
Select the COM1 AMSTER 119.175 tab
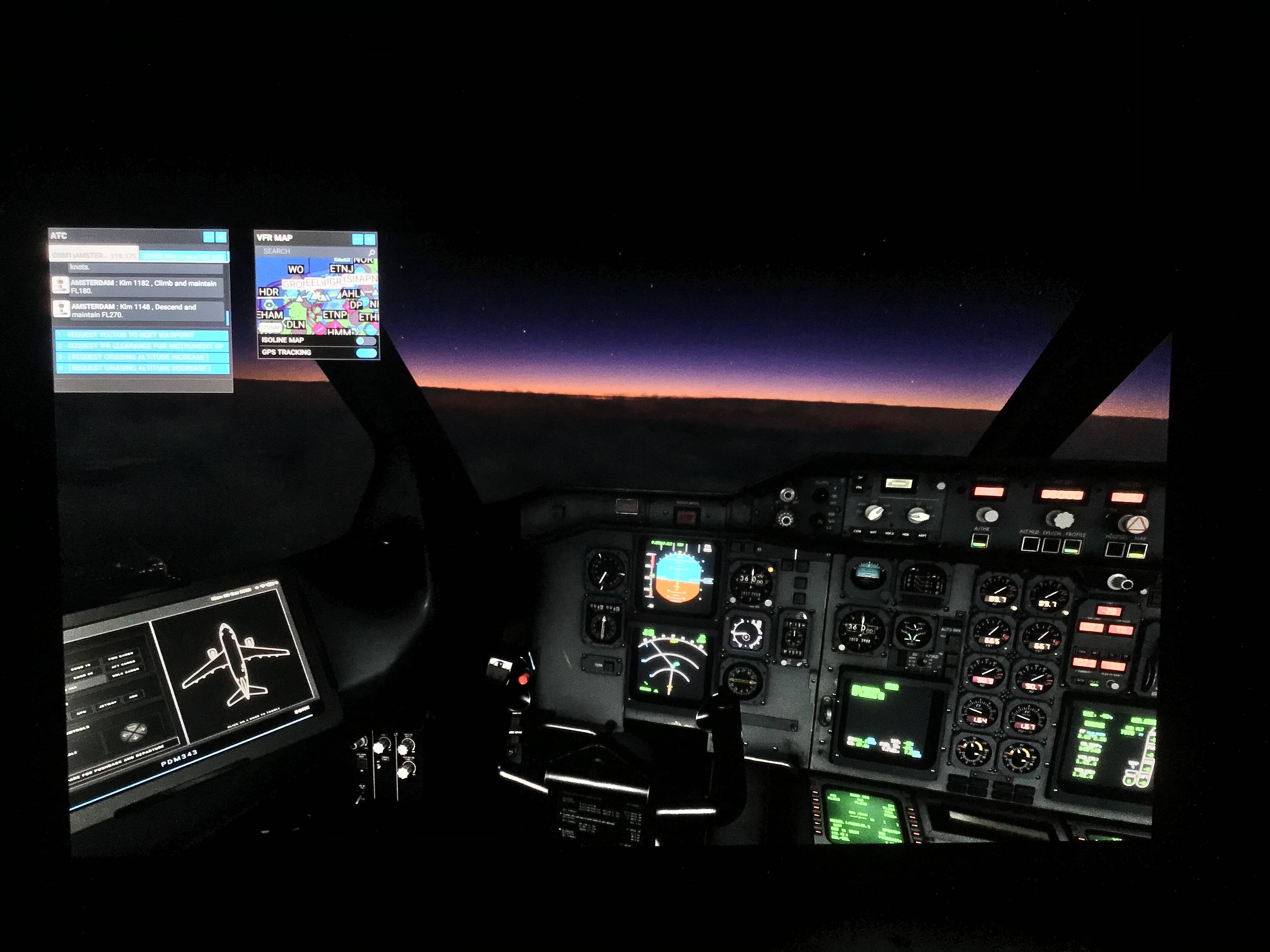(94, 255)
